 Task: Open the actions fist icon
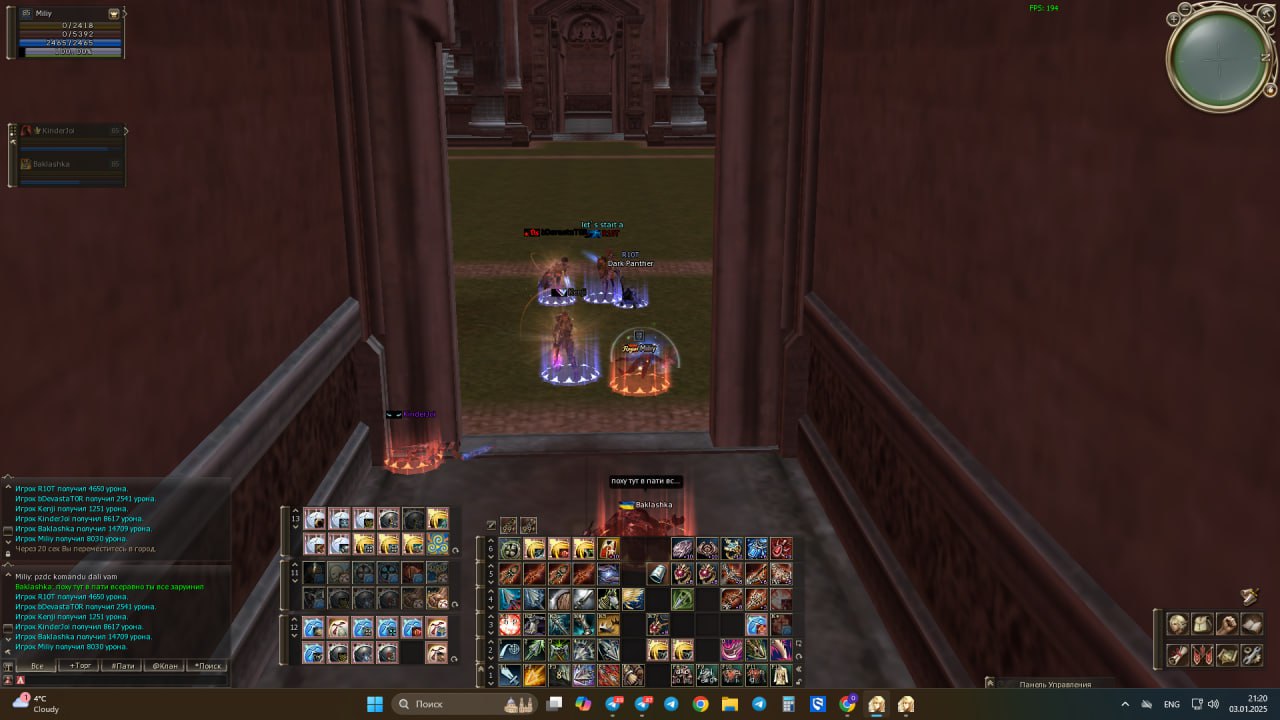pos(1227,624)
